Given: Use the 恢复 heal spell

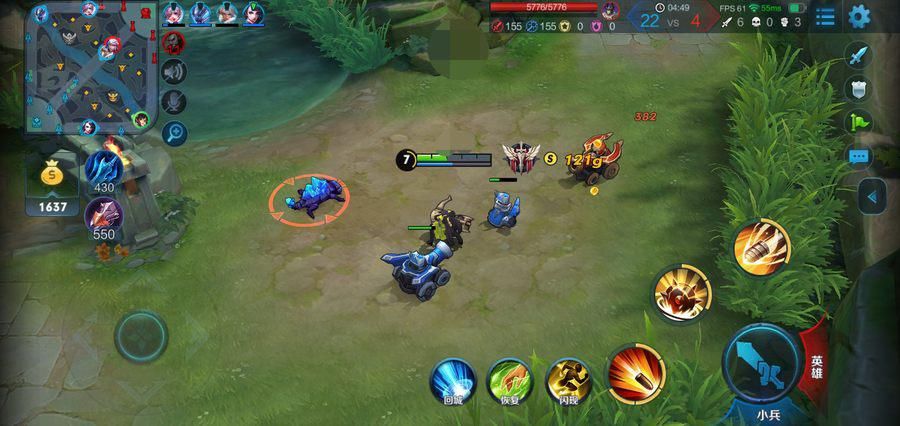Looking at the screenshot, I should pyautogui.click(x=510, y=380).
